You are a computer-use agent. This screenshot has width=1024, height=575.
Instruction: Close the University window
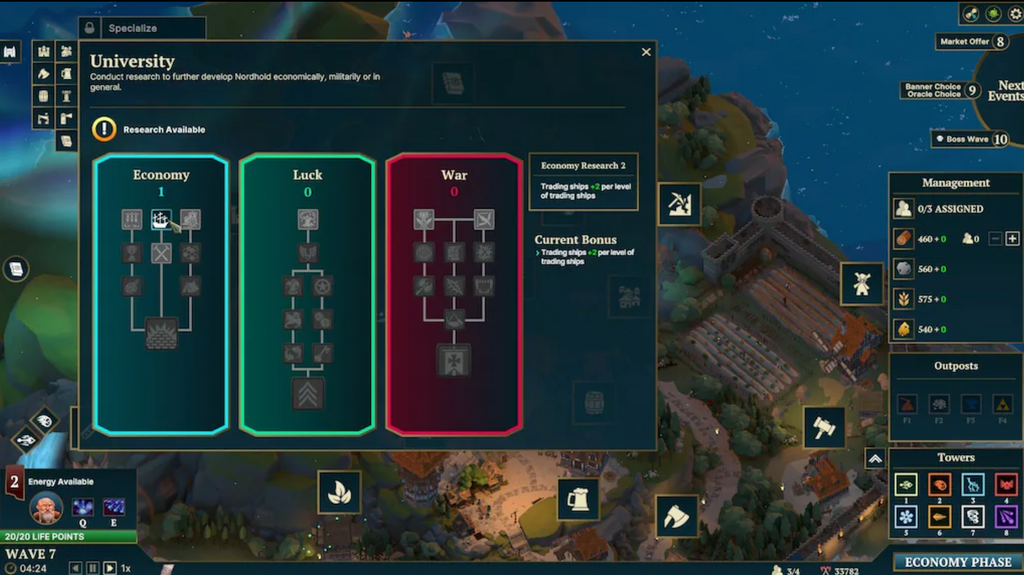pyautogui.click(x=646, y=52)
